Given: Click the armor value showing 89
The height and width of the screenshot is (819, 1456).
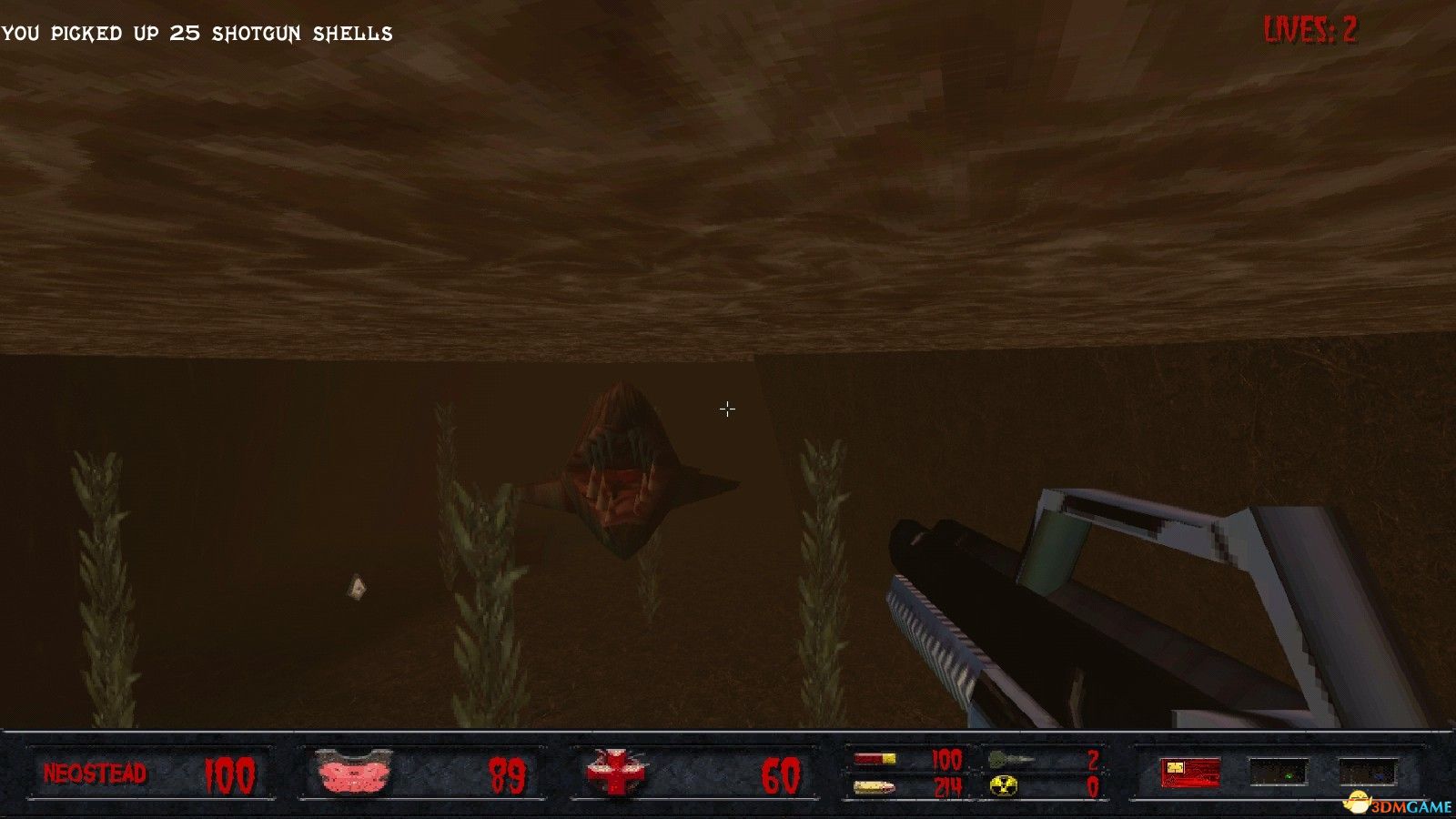Looking at the screenshot, I should pyautogui.click(x=510, y=774).
